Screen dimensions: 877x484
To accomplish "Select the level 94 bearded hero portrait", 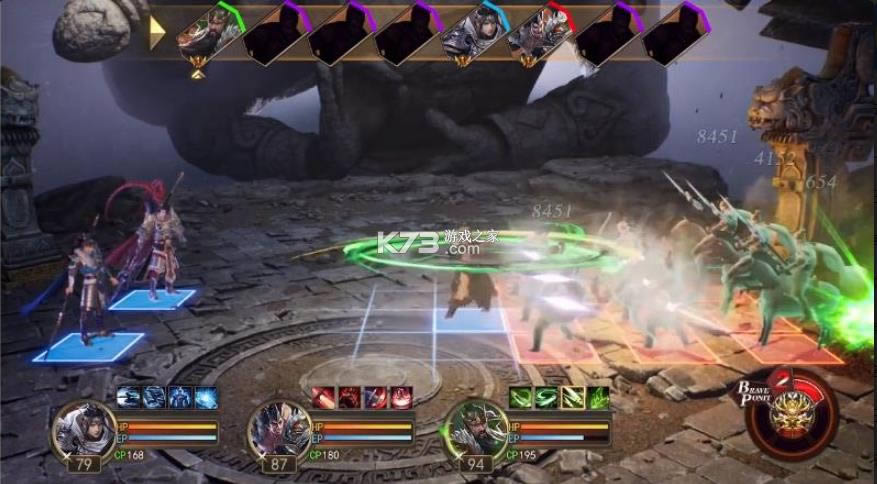I will pyautogui.click(x=473, y=430).
